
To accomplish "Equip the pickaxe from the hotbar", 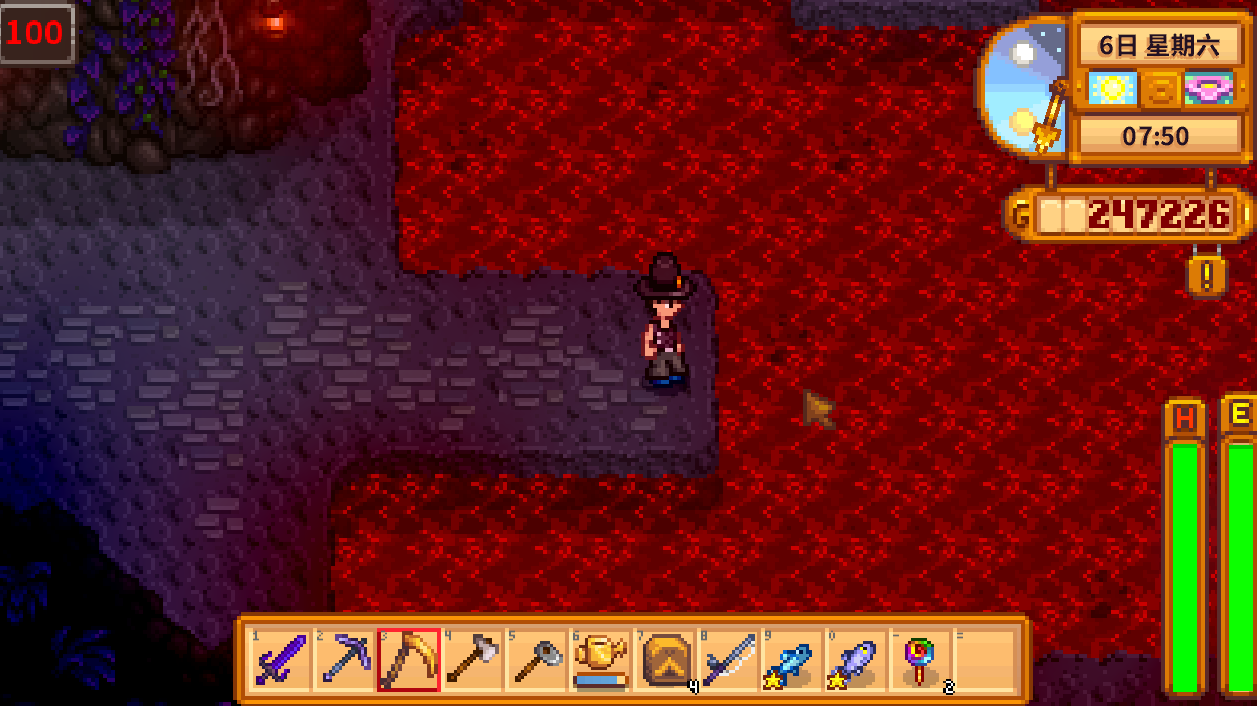I will click(x=343, y=660).
